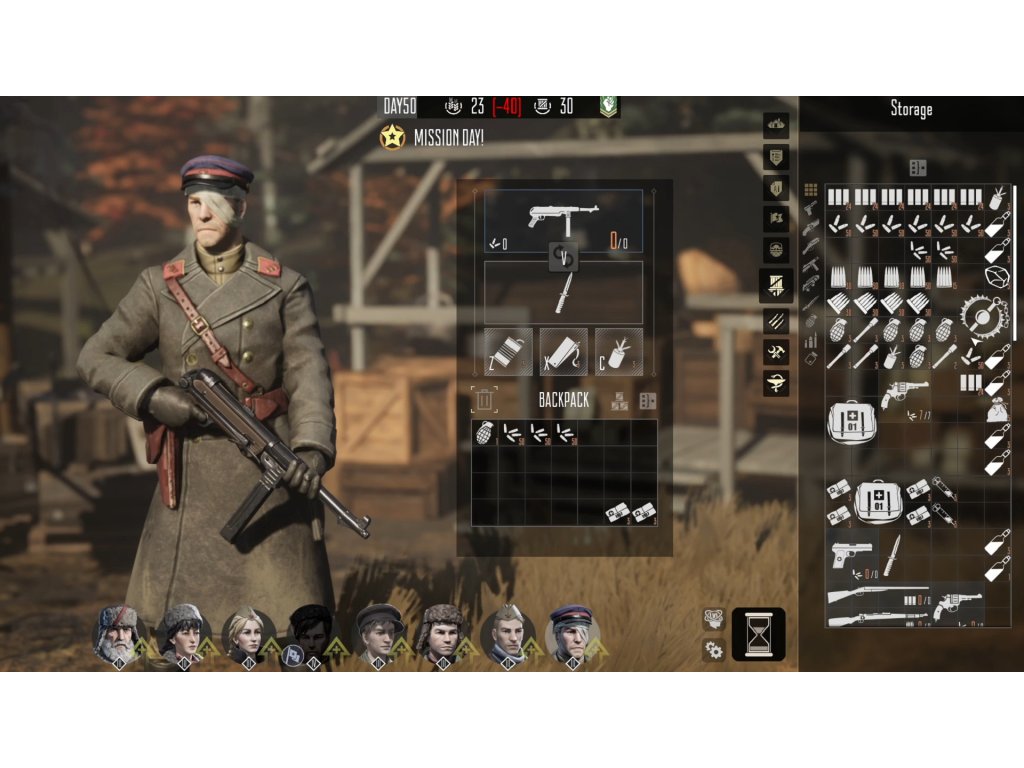
Task: Filter storage by pistol icon
Action: (810, 208)
